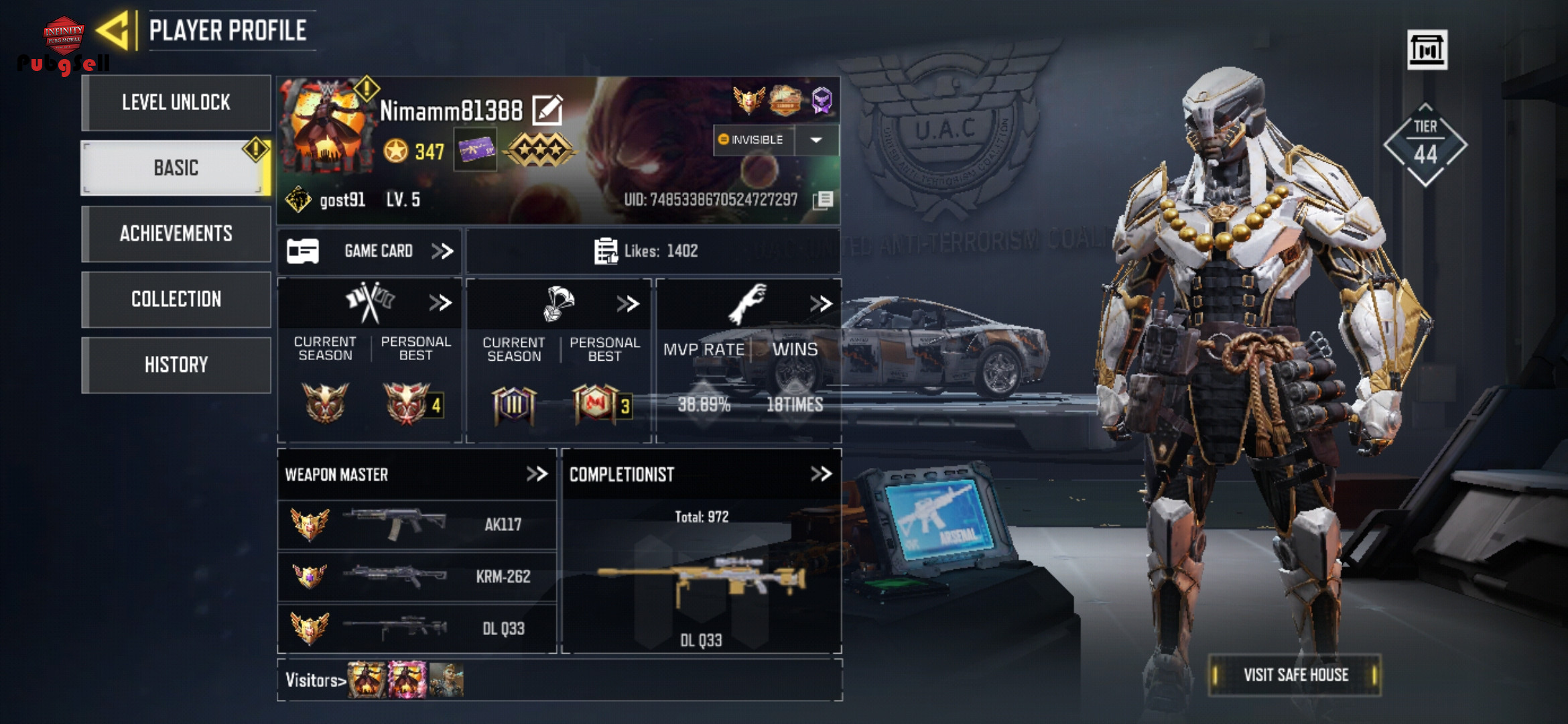The height and width of the screenshot is (724, 1568).
Task: Open the Level Unlock tab
Action: 176,103
